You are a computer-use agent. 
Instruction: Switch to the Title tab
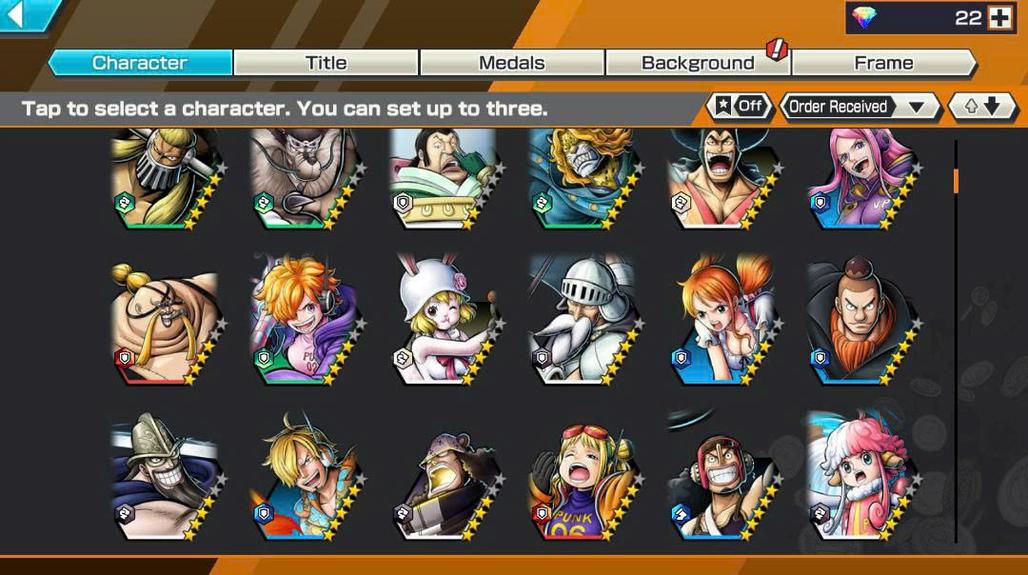point(326,63)
